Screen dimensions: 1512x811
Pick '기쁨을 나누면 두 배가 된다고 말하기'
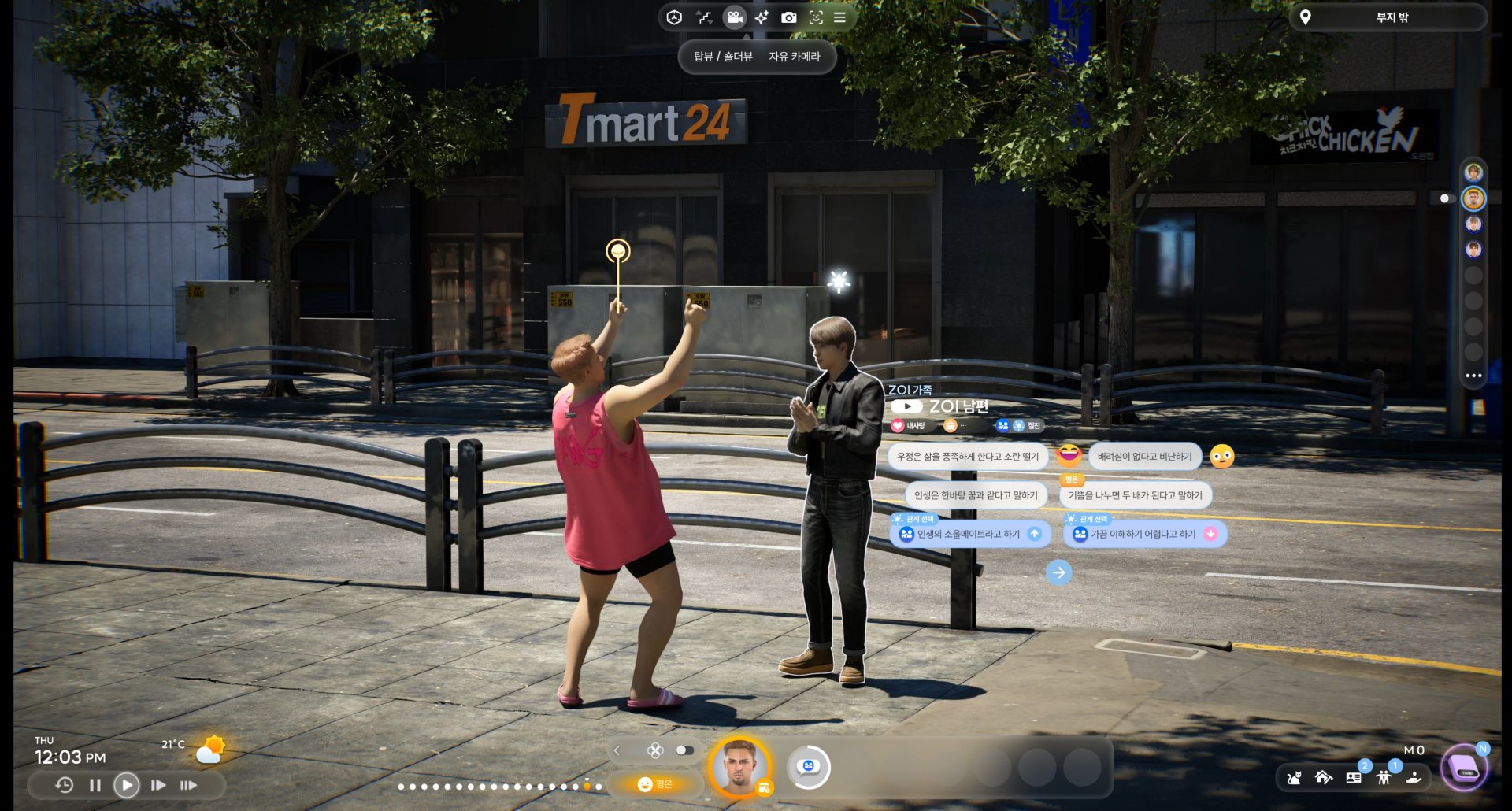coord(1135,495)
